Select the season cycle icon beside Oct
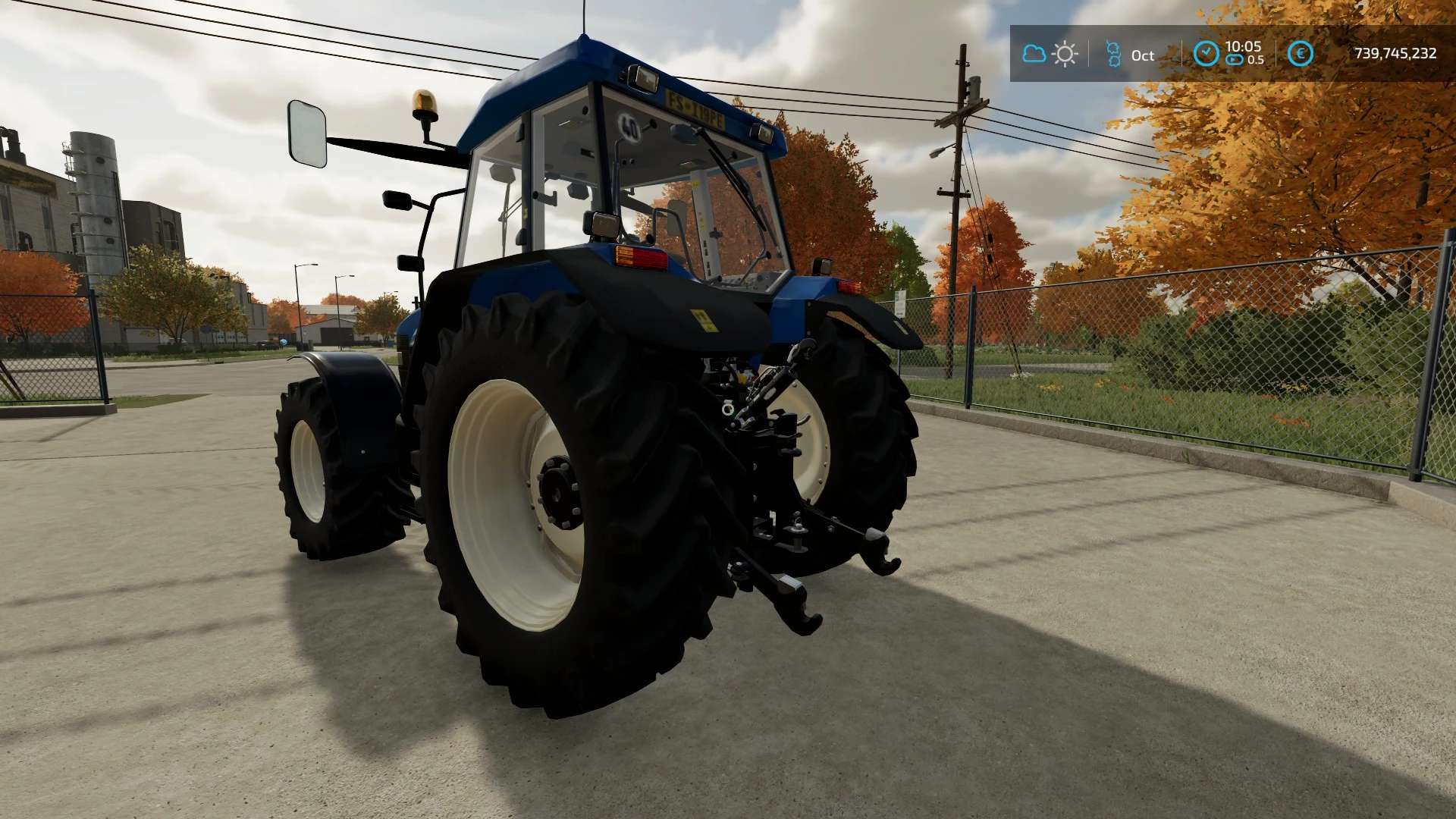The image size is (1456, 819). (1112, 54)
